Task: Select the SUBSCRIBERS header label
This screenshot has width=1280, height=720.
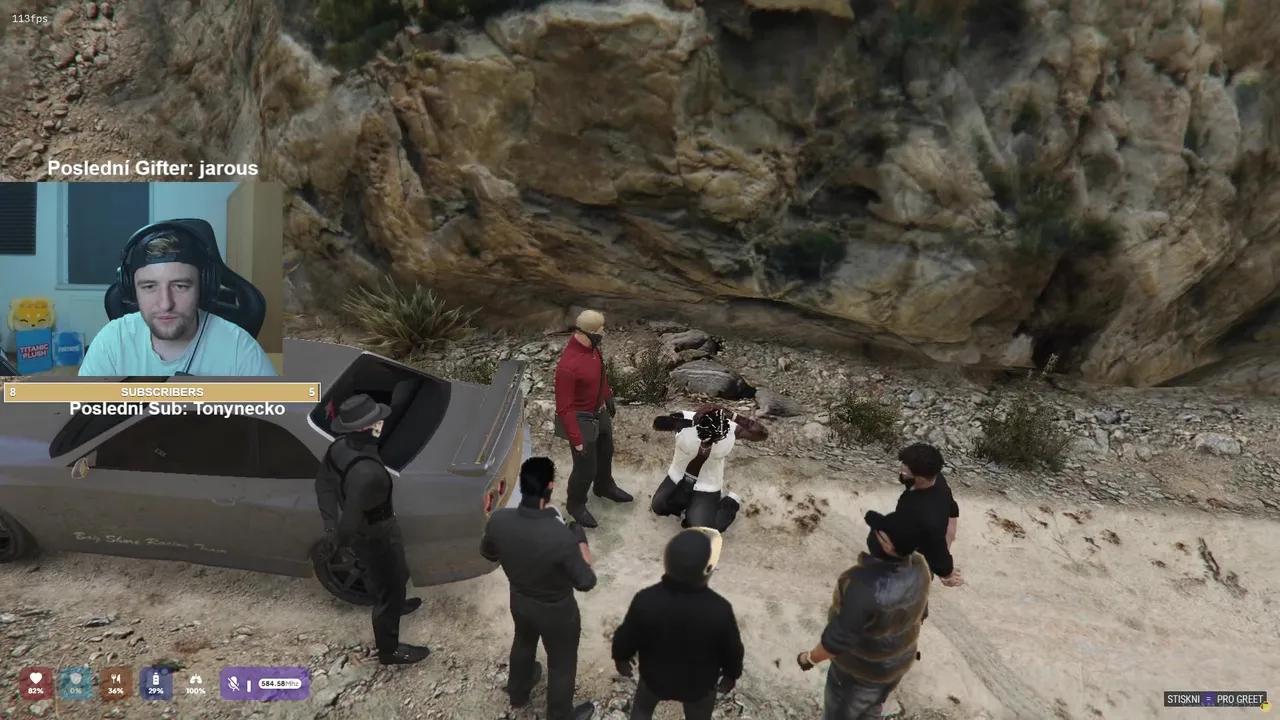Action: coord(163,392)
